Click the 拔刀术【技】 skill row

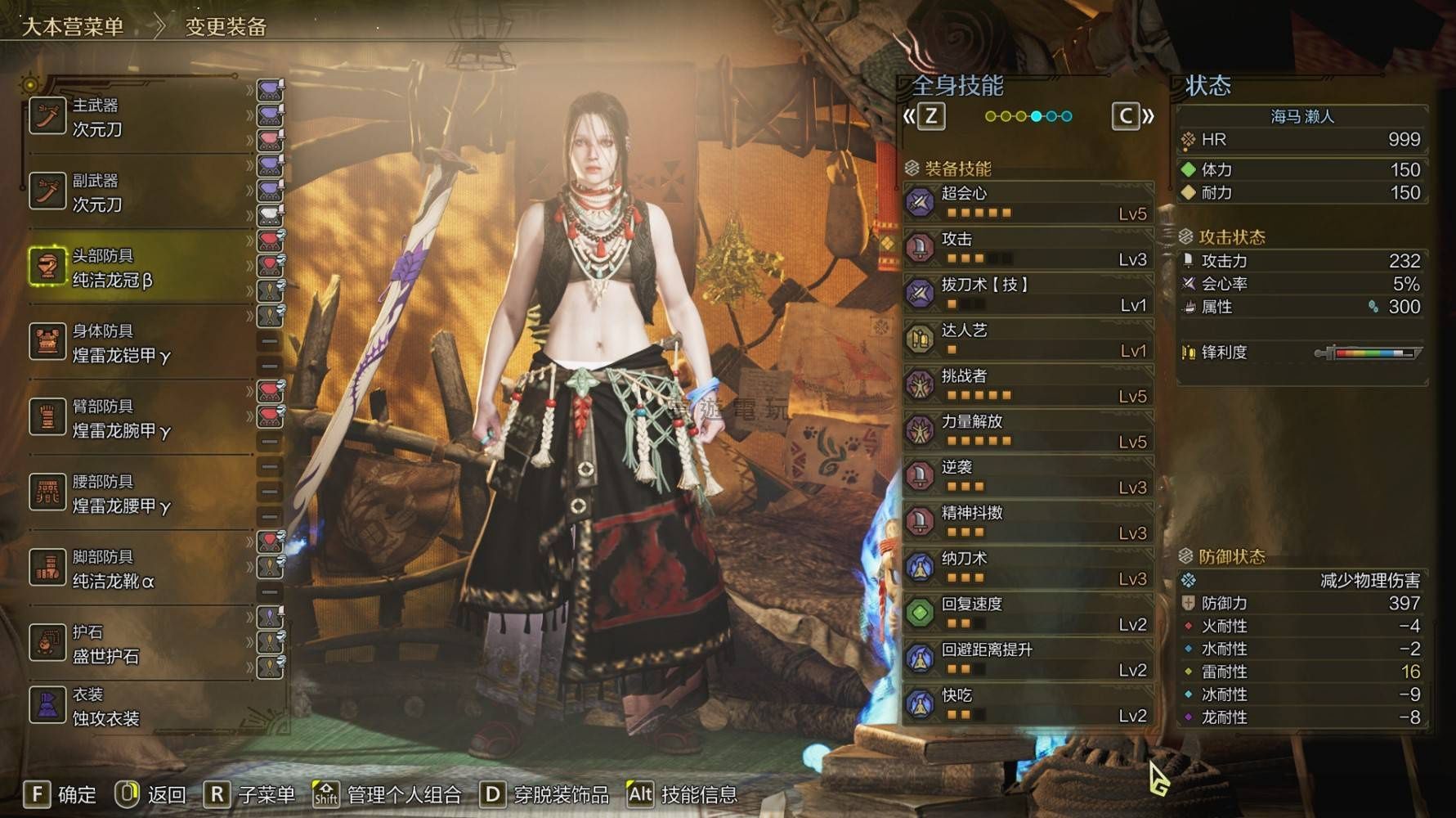point(1028,294)
